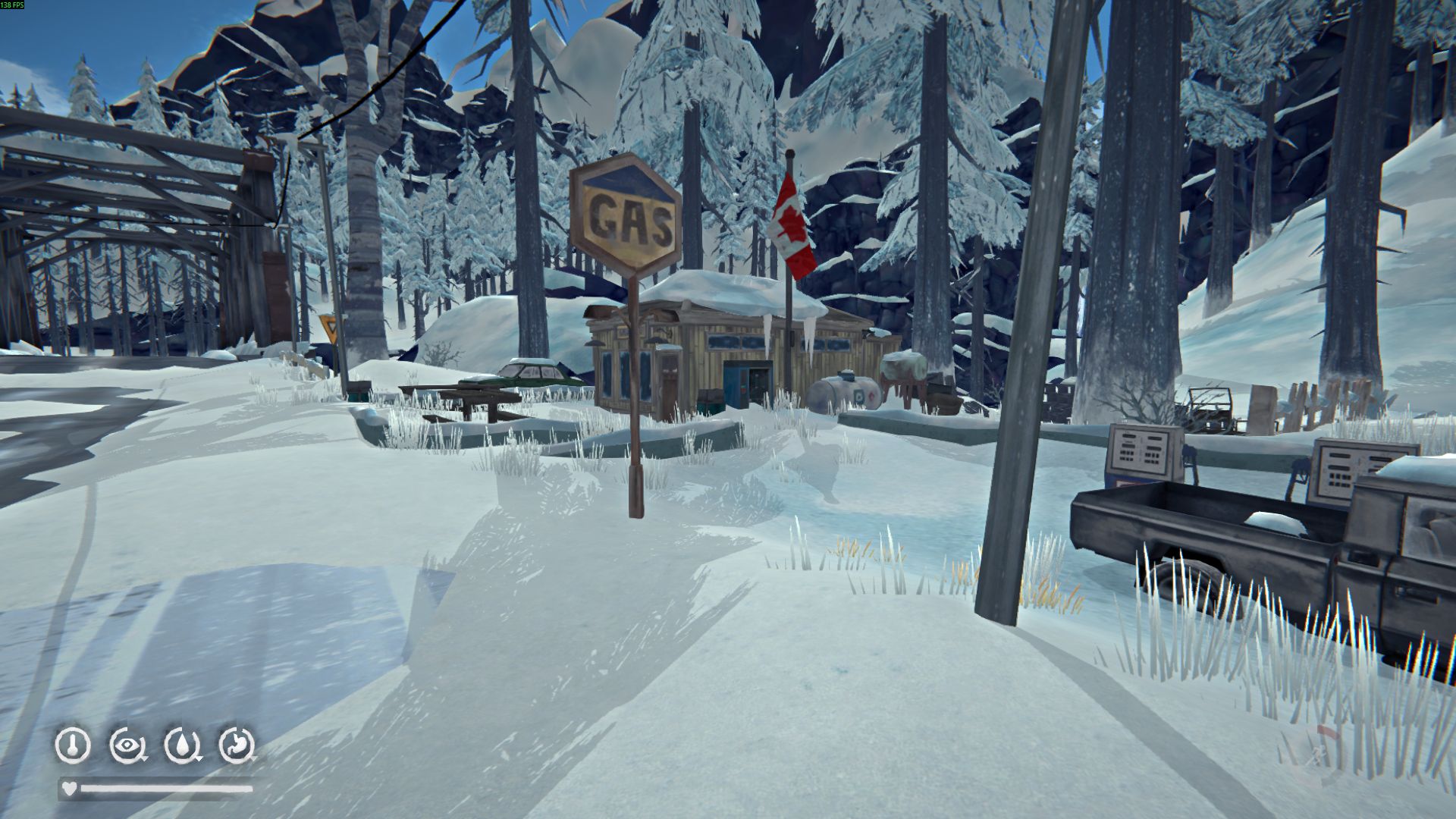Select the eye fatigue status icon
Screen dimensions: 1456x819
[127, 745]
